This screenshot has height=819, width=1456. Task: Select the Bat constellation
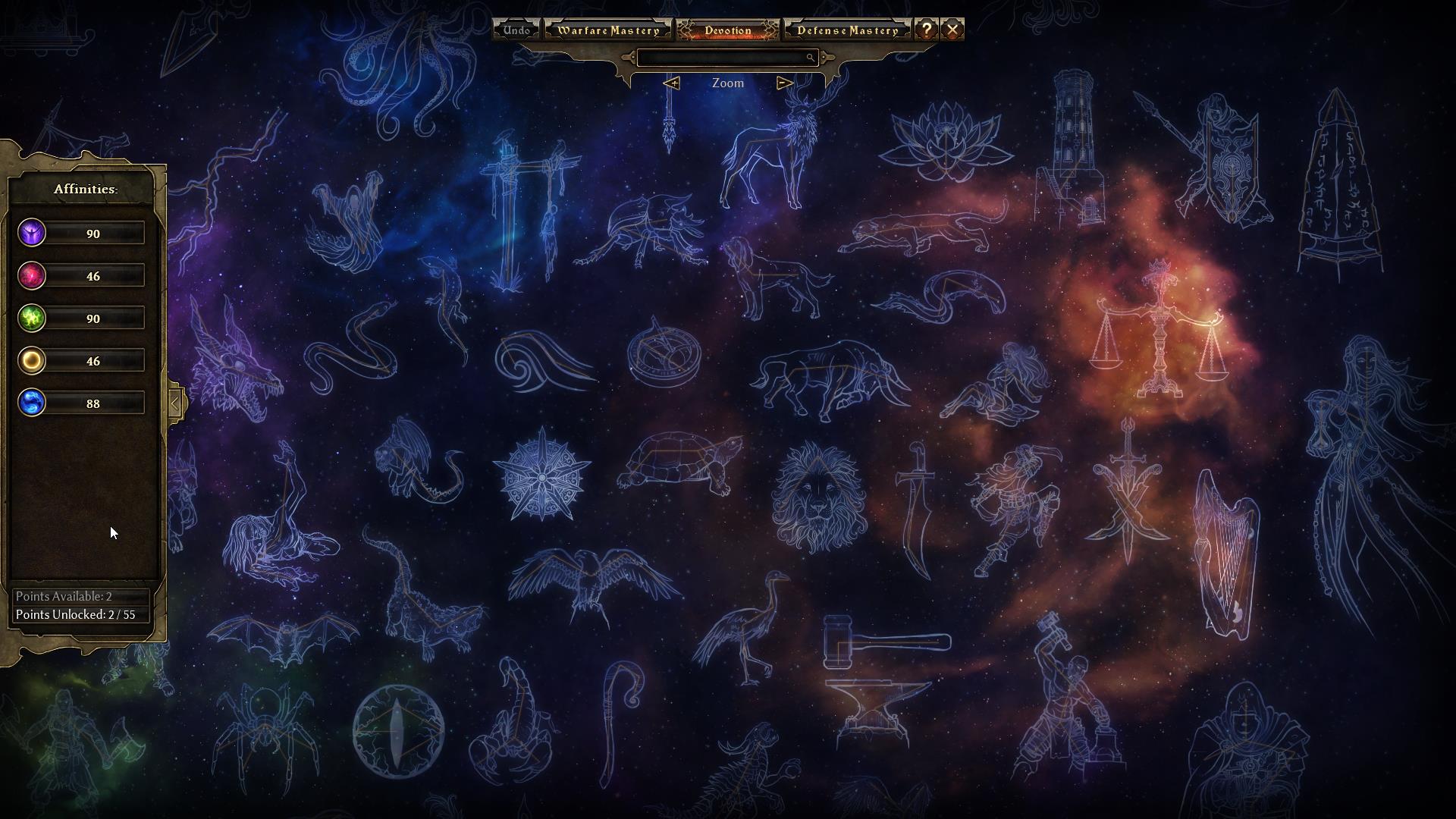click(x=284, y=639)
